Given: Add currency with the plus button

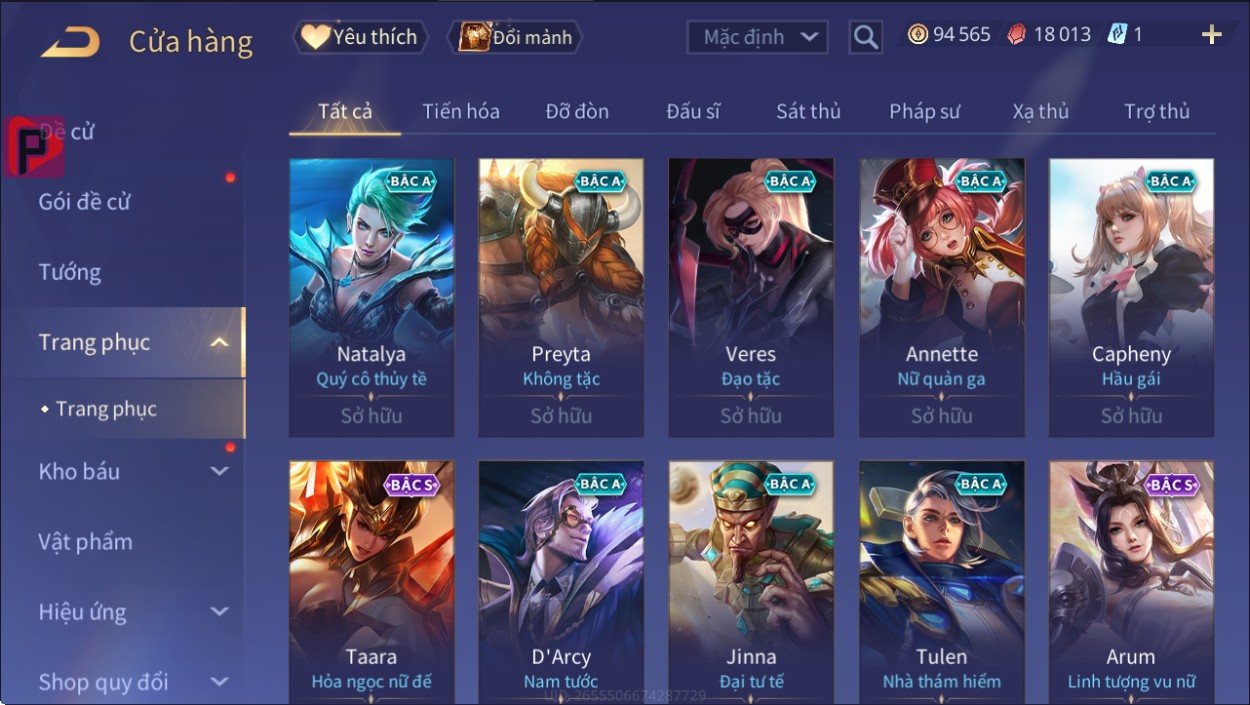Looking at the screenshot, I should tap(1211, 35).
